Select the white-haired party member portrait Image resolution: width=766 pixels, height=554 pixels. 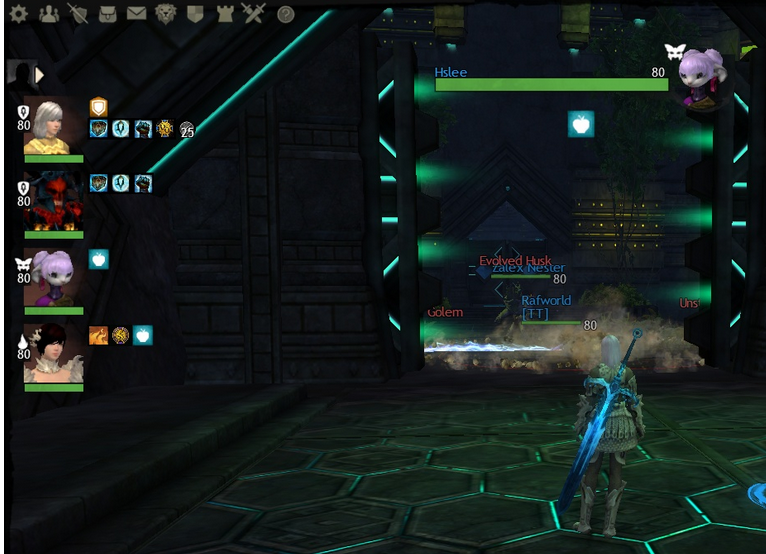[53, 127]
